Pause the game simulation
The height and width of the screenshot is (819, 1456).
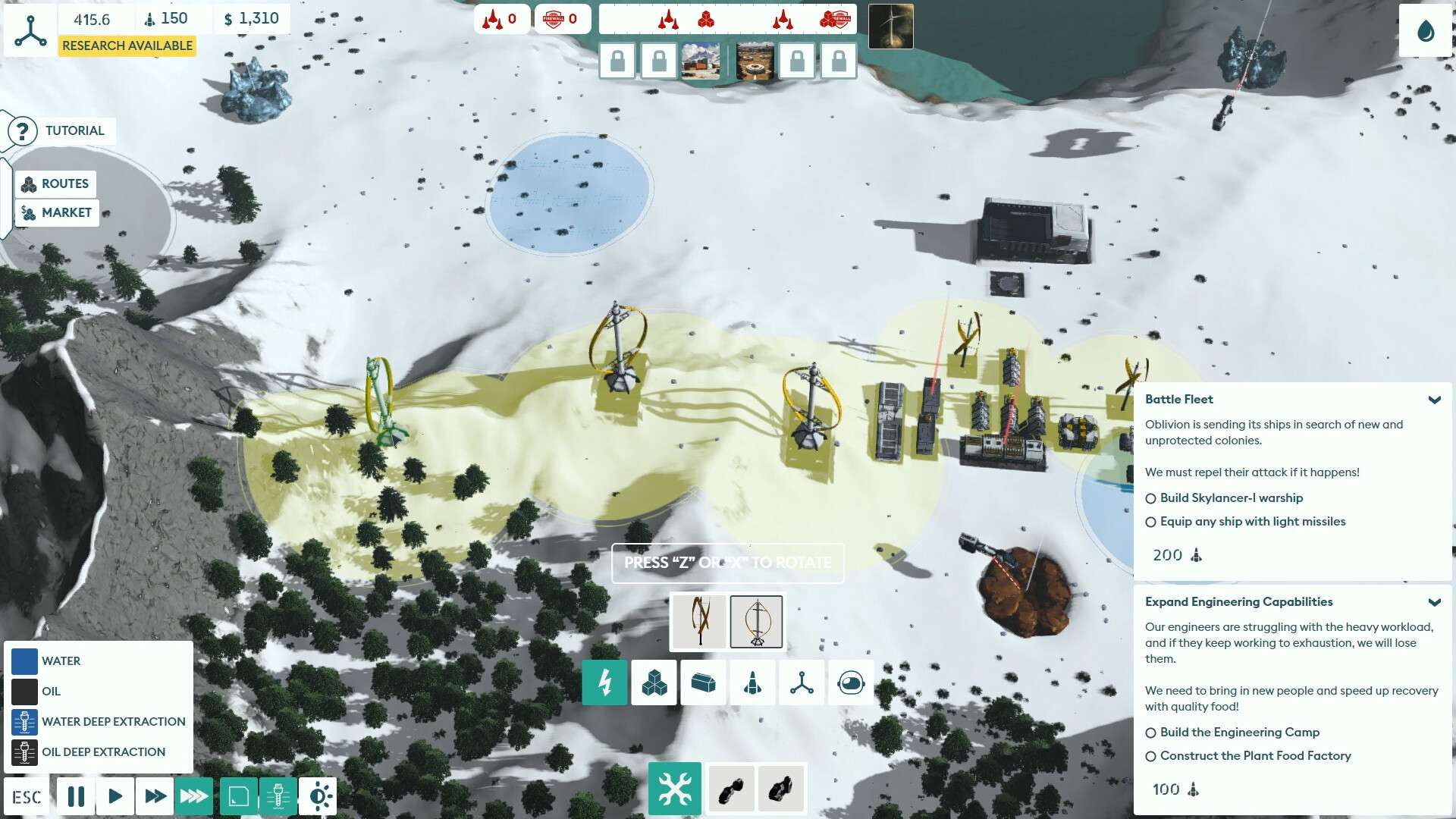pyautogui.click(x=76, y=796)
